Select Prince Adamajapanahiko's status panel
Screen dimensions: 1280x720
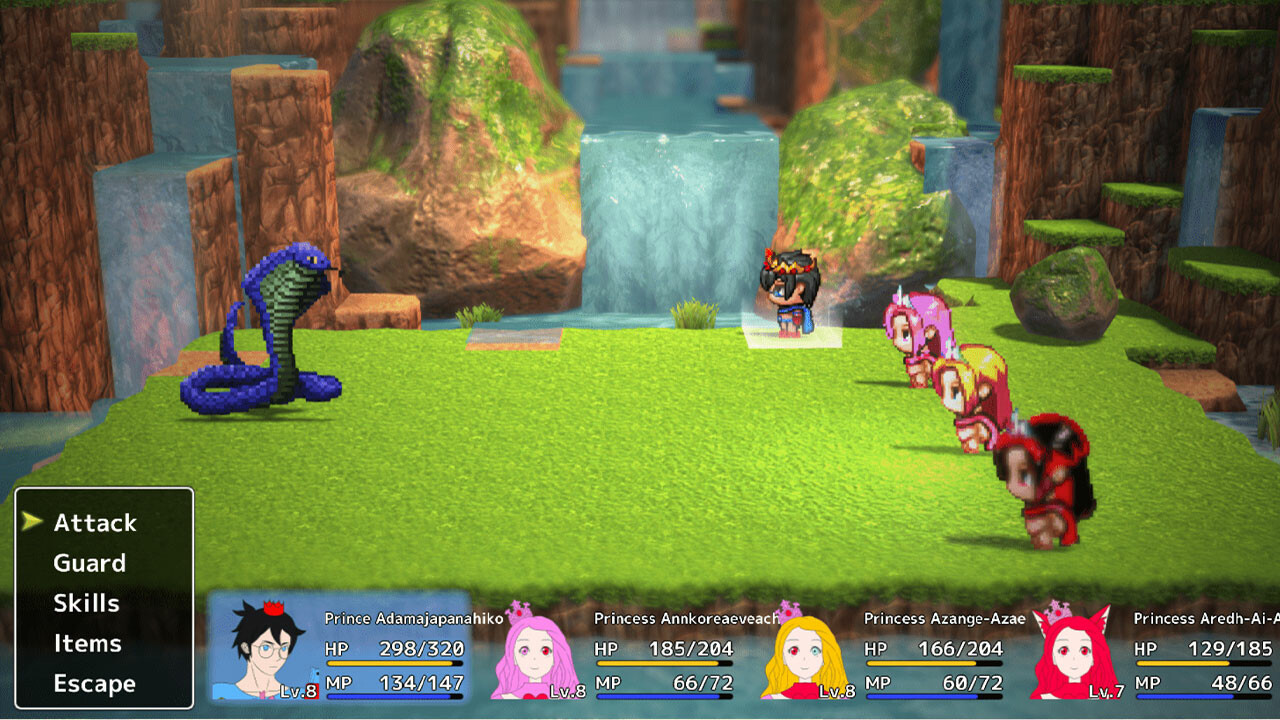point(340,648)
